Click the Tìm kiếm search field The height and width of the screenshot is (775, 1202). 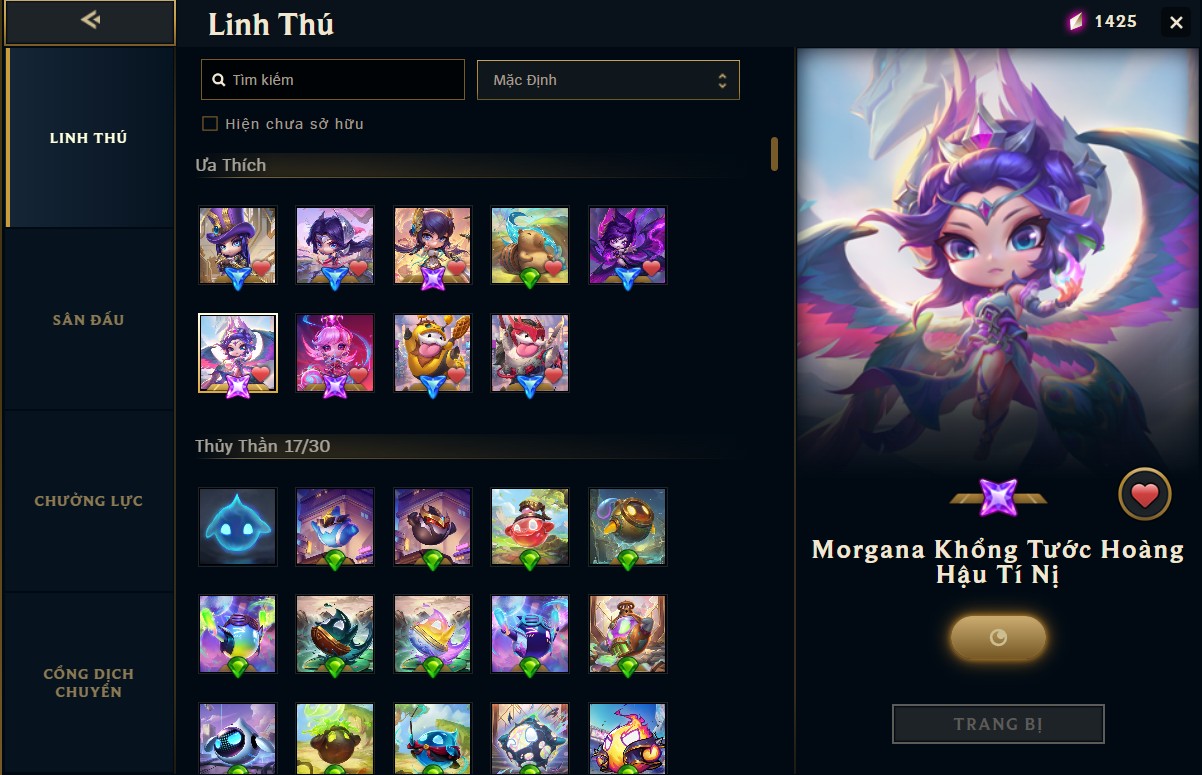point(333,80)
